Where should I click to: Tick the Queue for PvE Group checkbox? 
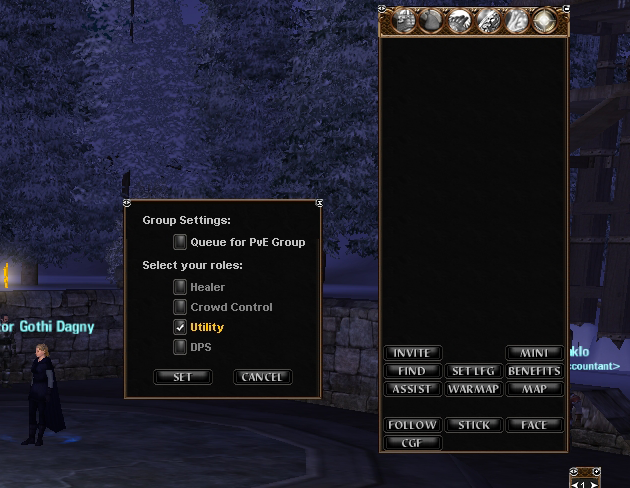tap(180, 242)
